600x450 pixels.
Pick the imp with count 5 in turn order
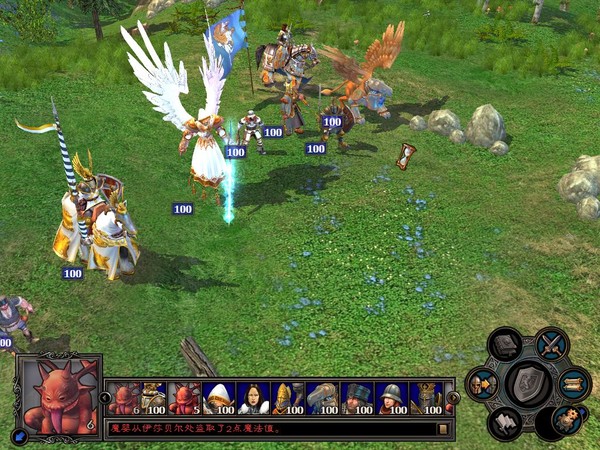pyautogui.click(x=185, y=398)
